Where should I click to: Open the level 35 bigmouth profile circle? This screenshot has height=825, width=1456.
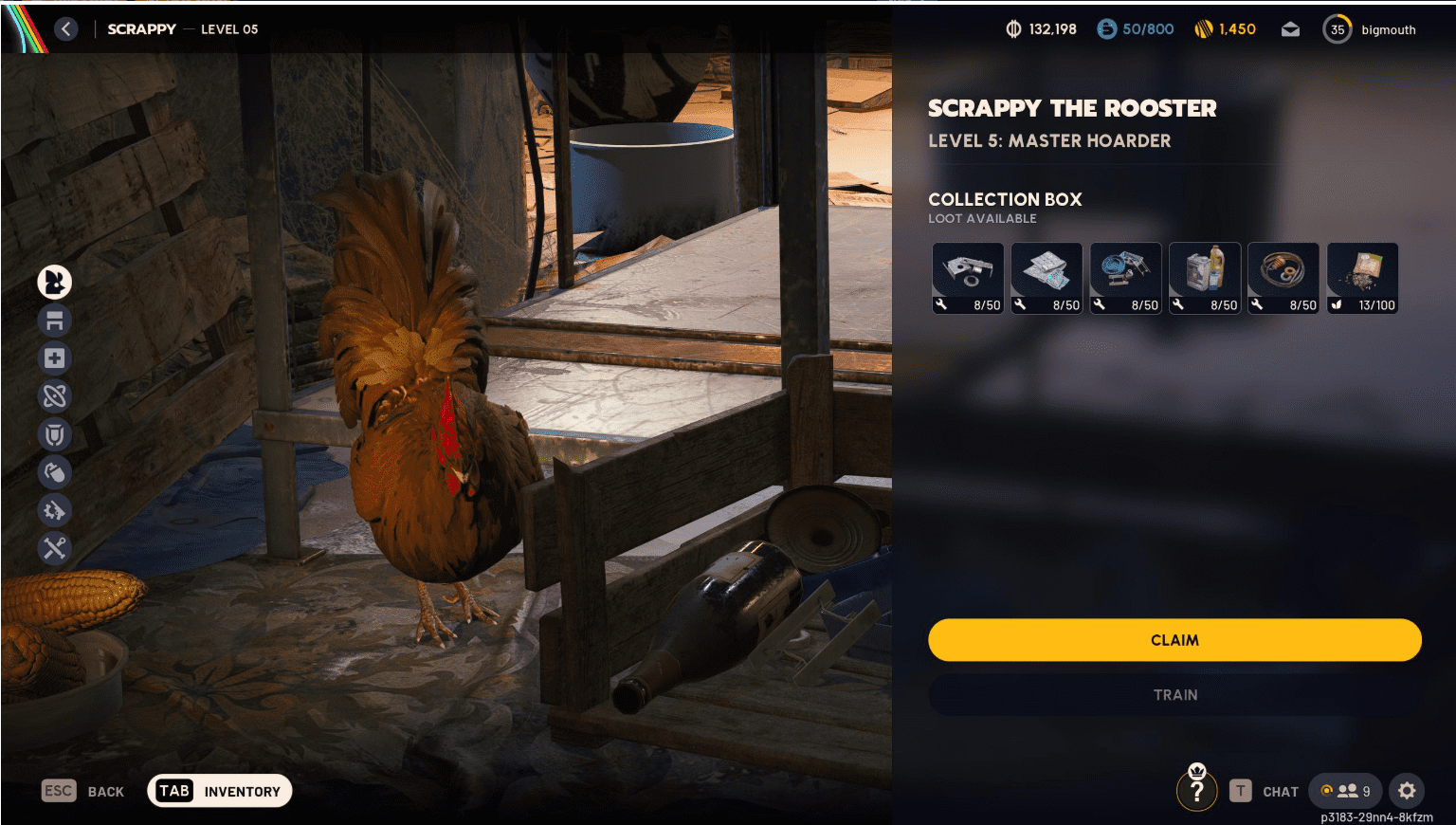click(1338, 28)
